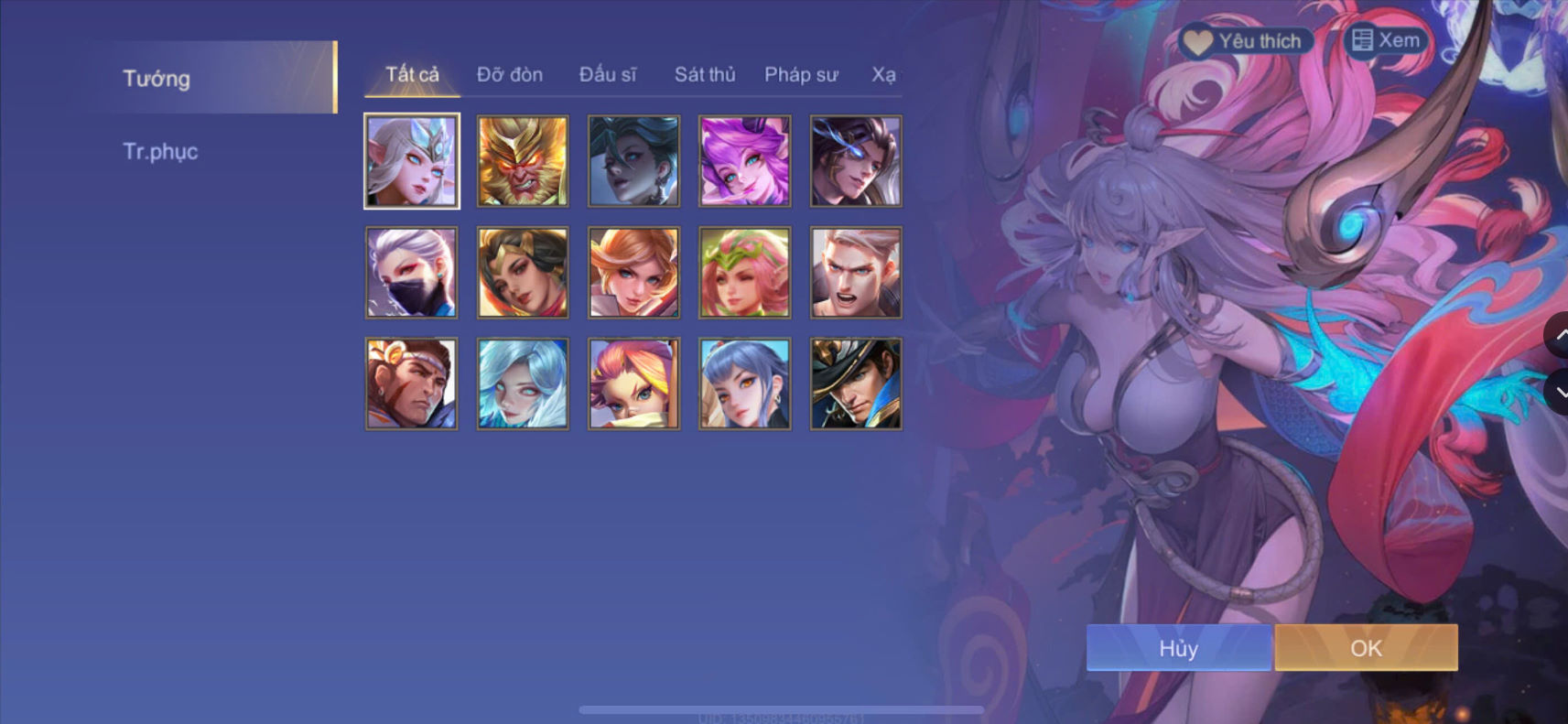Select the golden Wukong monkey hero portrait
The height and width of the screenshot is (724, 1568).
click(522, 161)
